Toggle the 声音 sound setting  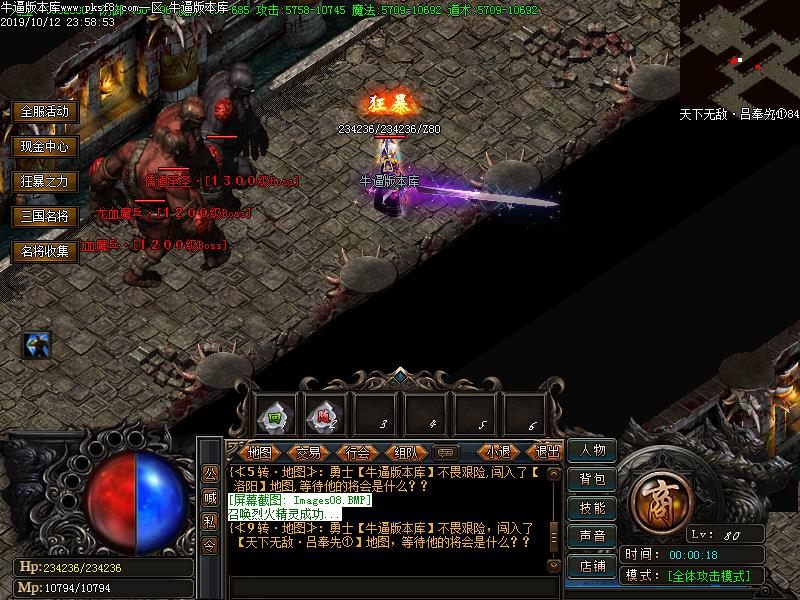[x=592, y=537]
